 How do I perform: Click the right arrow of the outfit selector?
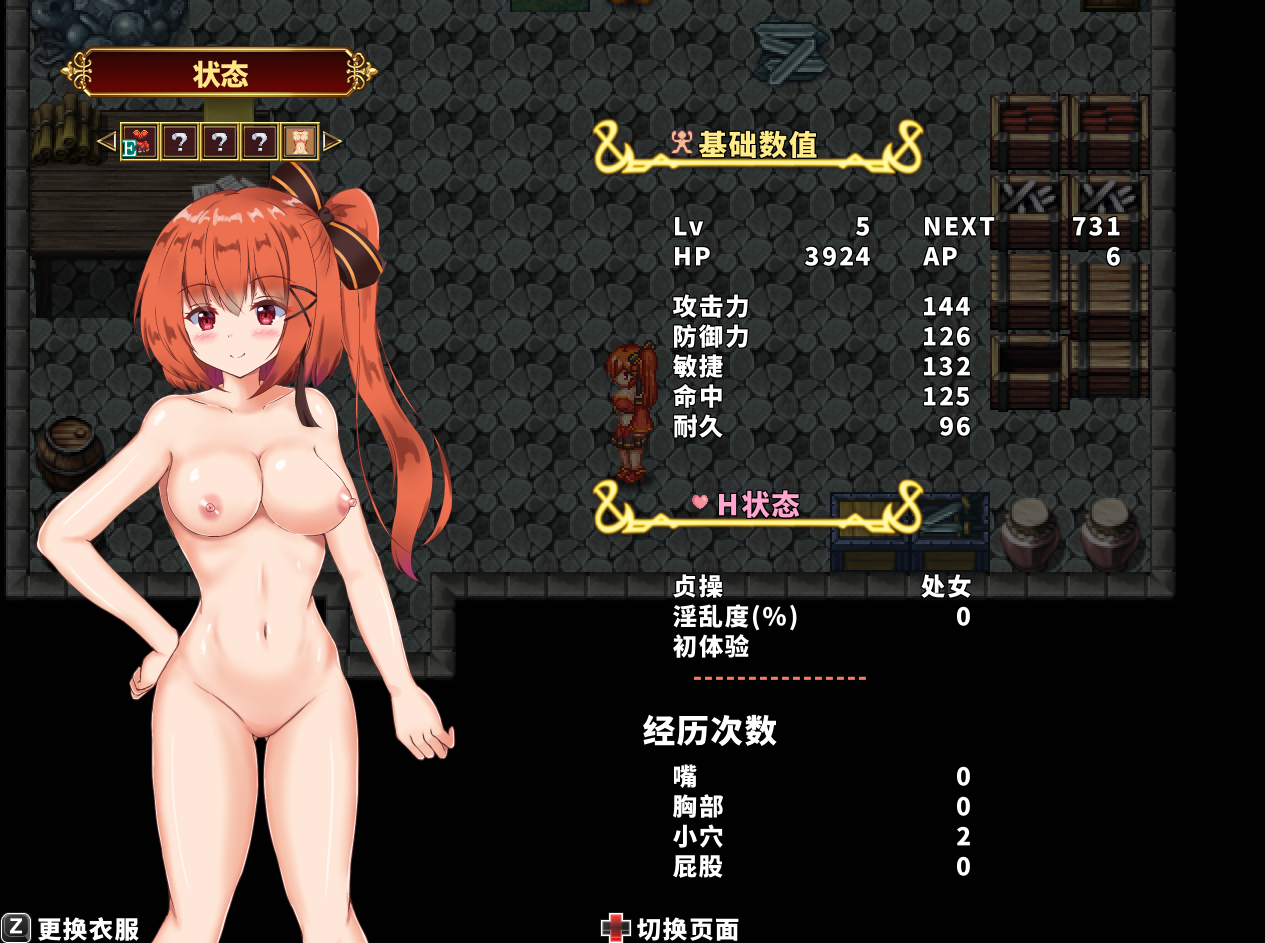pyautogui.click(x=332, y=142)
